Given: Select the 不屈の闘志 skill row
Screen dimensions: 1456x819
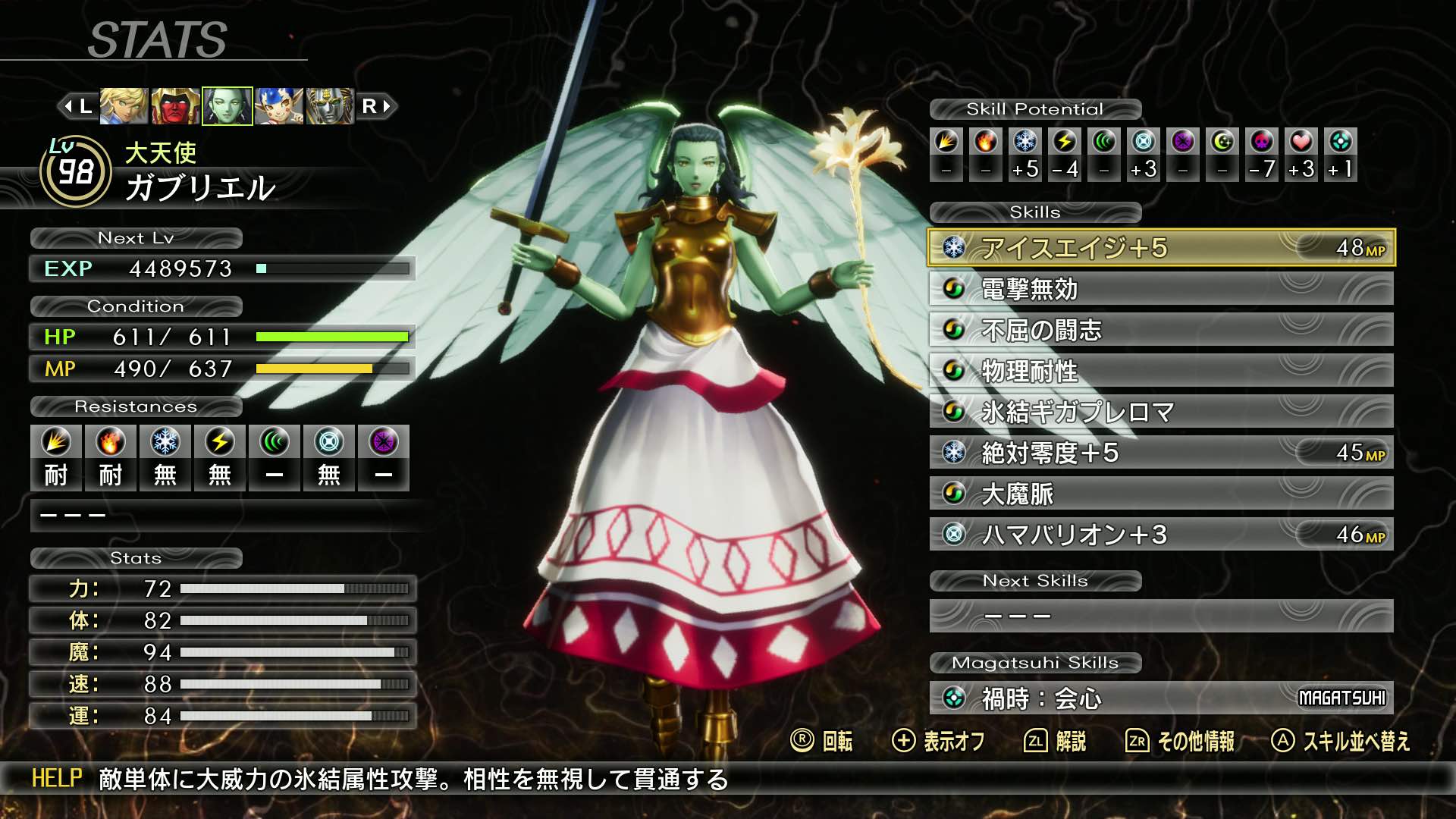Looking at the screenshot, I should (1160, 330).
